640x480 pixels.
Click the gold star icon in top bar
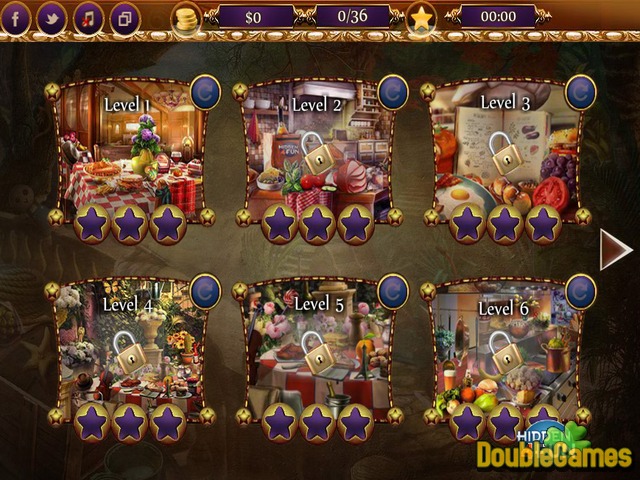pos(421,17)
